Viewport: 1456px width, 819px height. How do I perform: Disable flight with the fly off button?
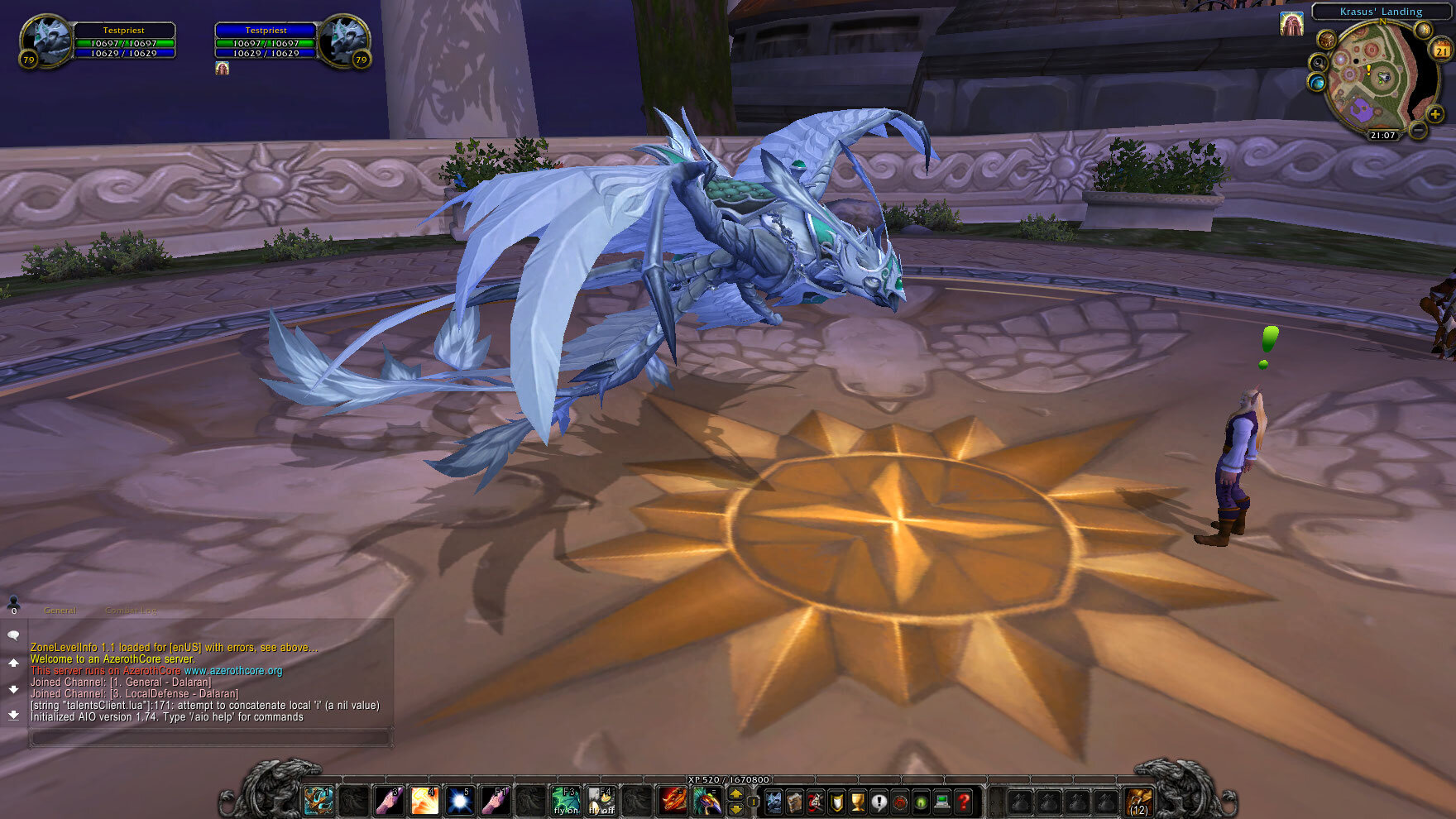[602, 801]
